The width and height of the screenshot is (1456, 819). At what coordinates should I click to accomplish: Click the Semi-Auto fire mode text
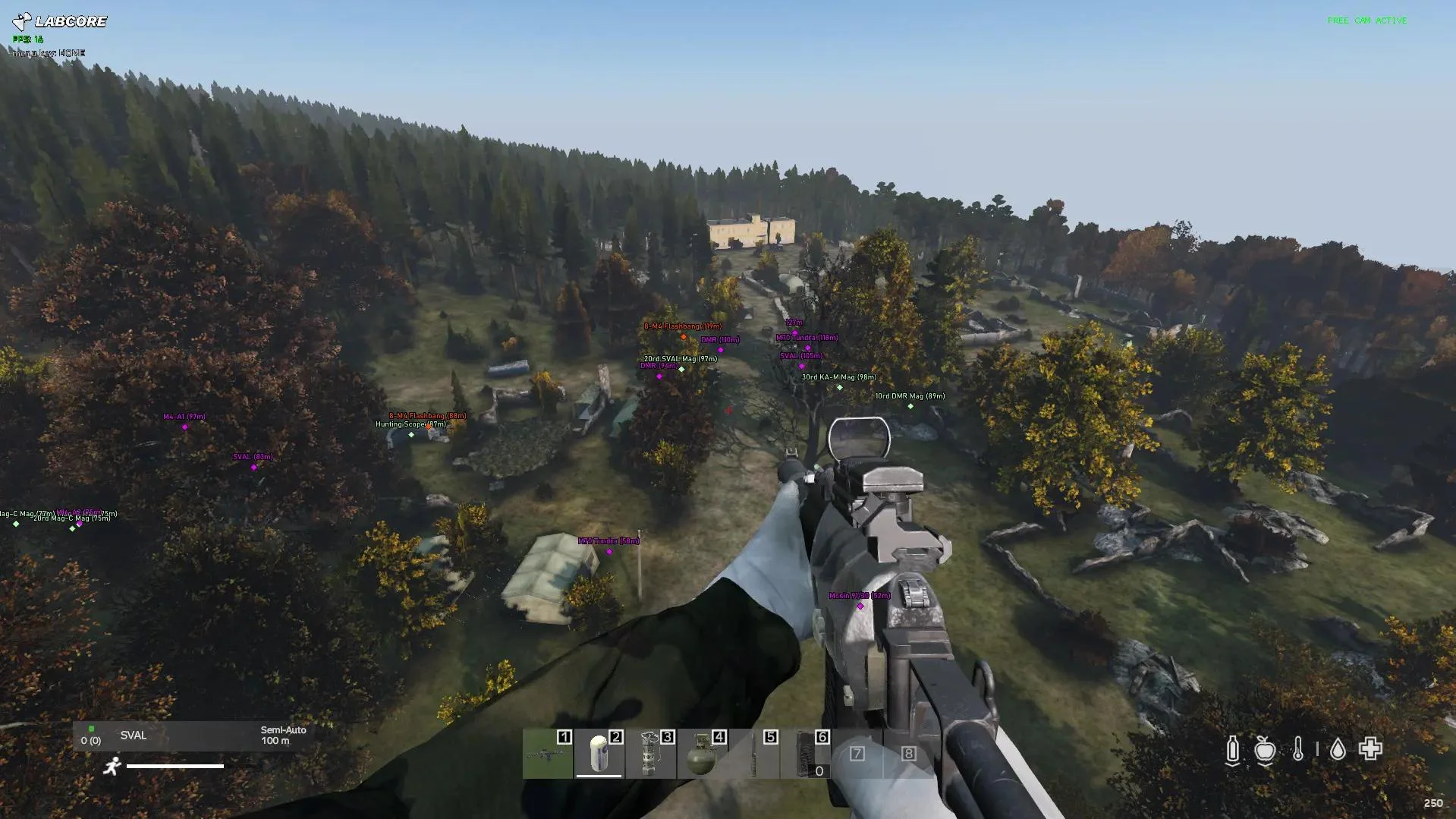pos(282,730)
